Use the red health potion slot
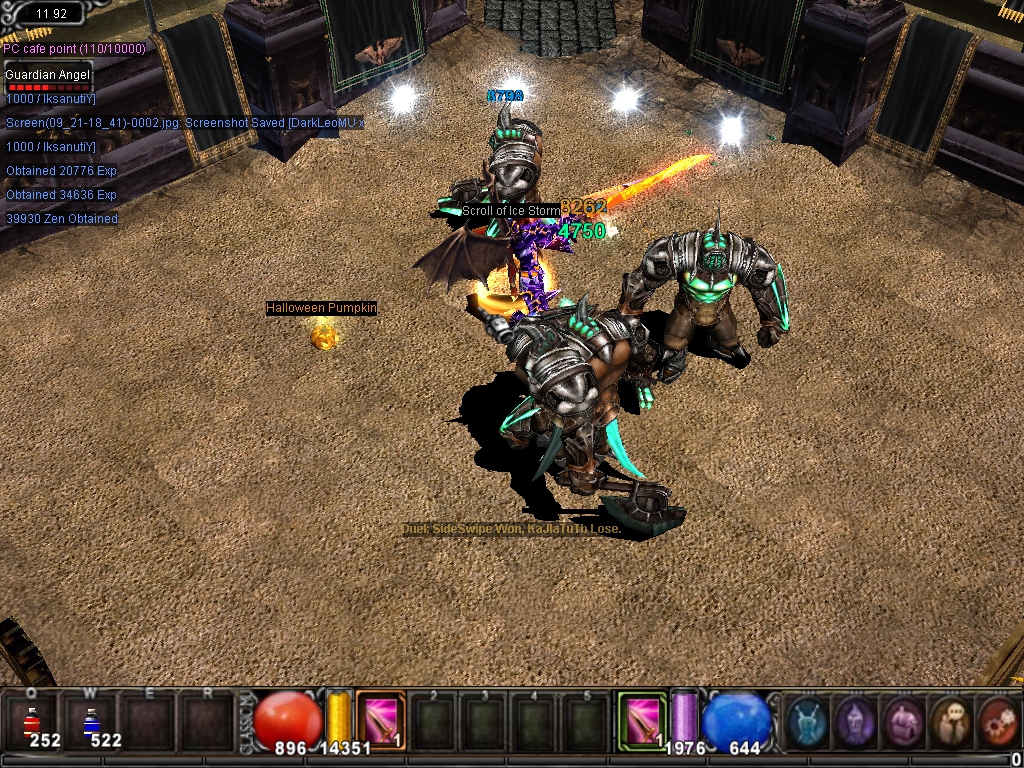This screenshot has width=1024, height=768. point(31,722)
